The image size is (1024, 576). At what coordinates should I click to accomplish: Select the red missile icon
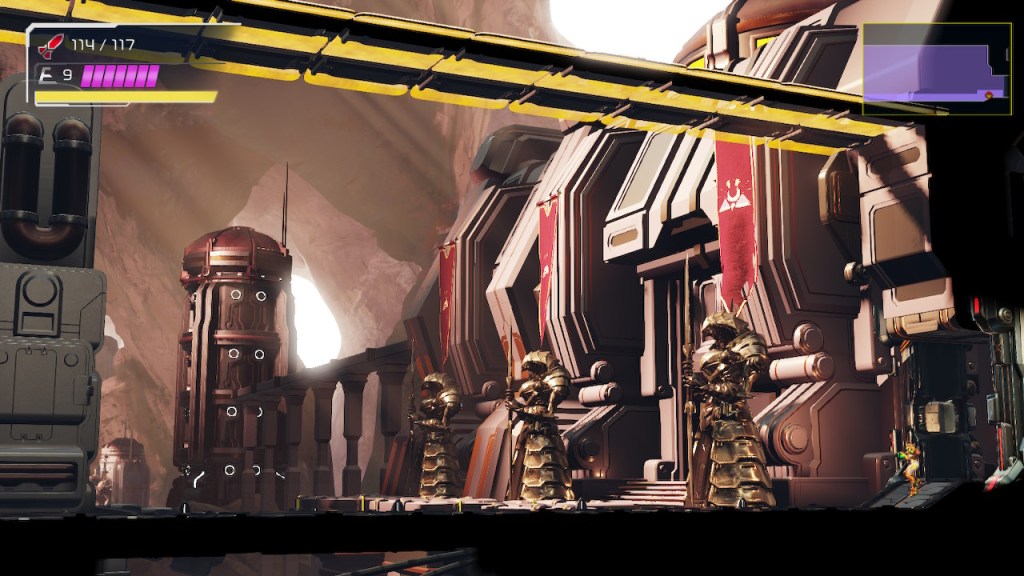coord(50,45)
